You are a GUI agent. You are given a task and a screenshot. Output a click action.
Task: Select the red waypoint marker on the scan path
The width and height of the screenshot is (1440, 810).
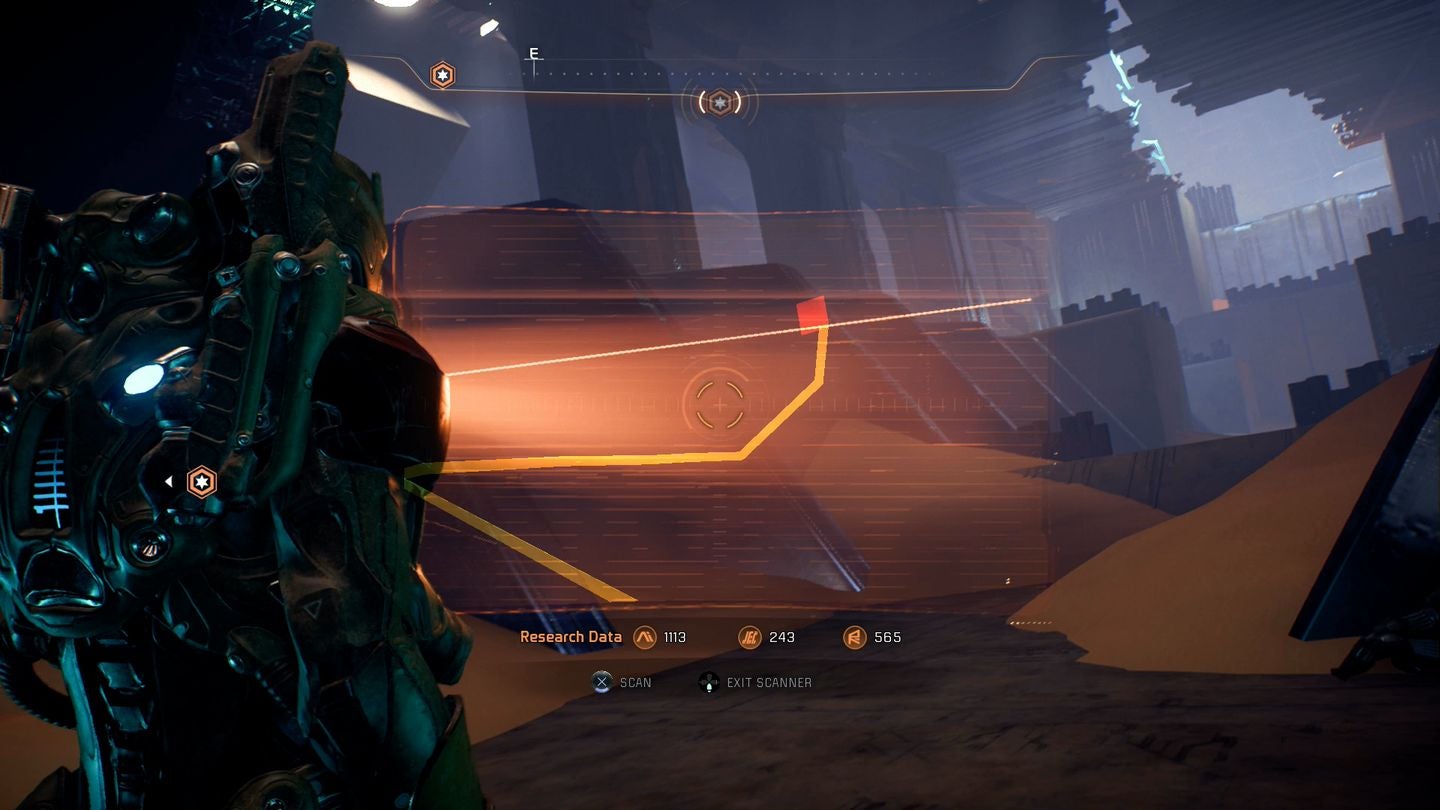812,313
